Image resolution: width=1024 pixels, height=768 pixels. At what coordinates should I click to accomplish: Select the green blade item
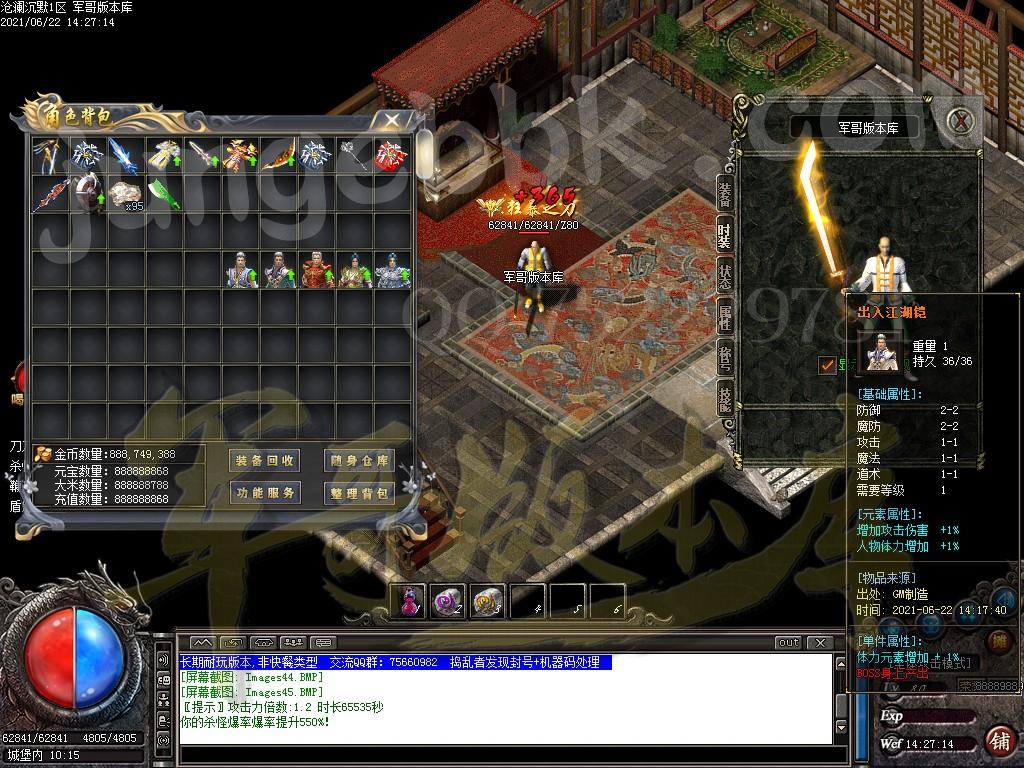[x=162, y=193]
